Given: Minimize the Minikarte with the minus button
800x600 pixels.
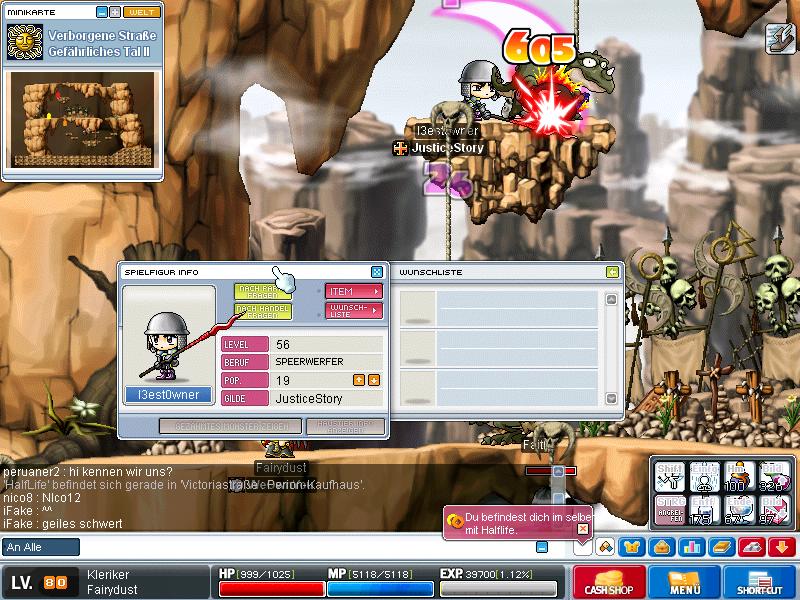Looking at the screenshot, I should pos(102,12).
